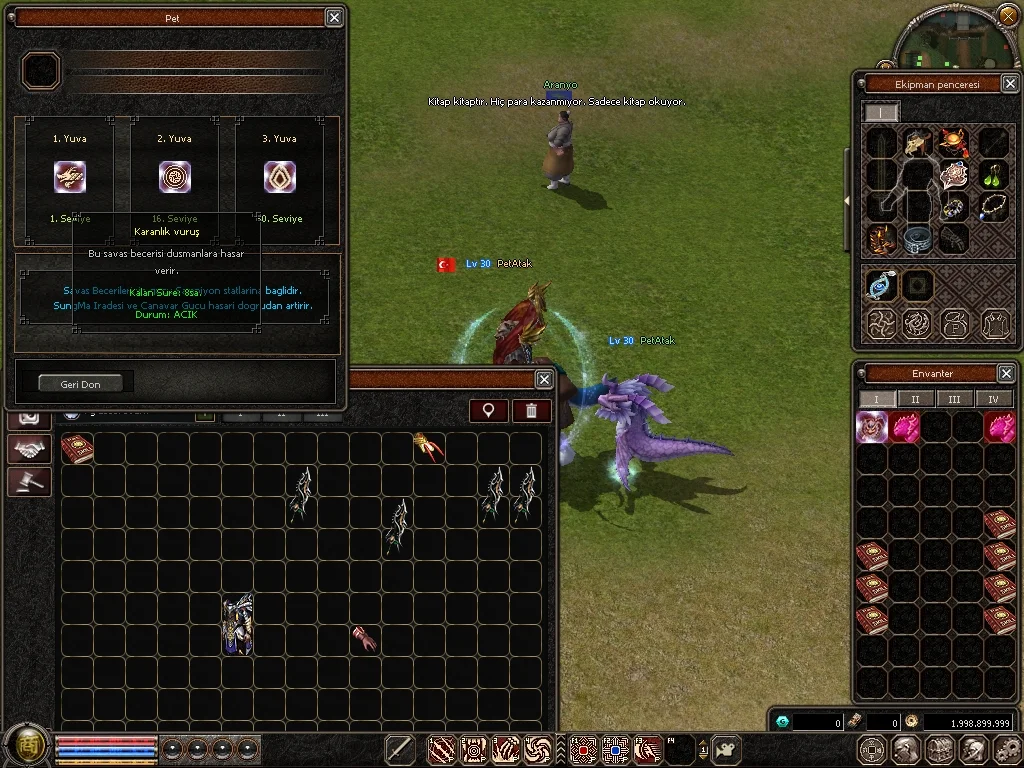Image resolution: width=1024 pixels, height=768 pixels.
Task: Select the second pet skill slot (2. Yuva)
Action: (x=175, y=177)
